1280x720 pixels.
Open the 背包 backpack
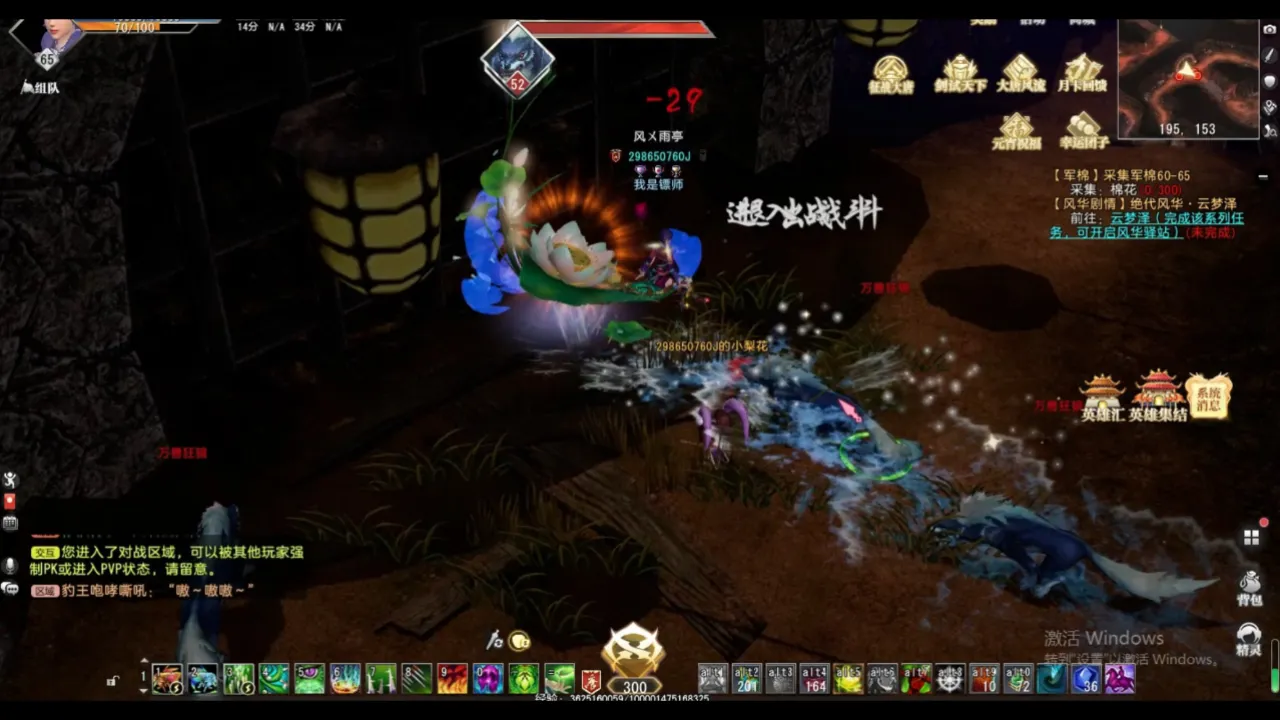(x=1249, y=588)
